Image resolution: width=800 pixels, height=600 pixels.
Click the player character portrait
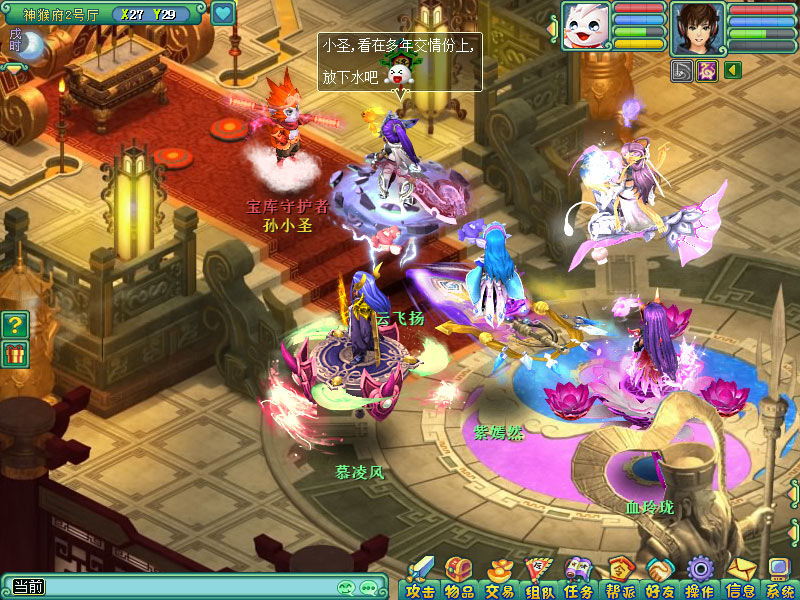[698, 27]
